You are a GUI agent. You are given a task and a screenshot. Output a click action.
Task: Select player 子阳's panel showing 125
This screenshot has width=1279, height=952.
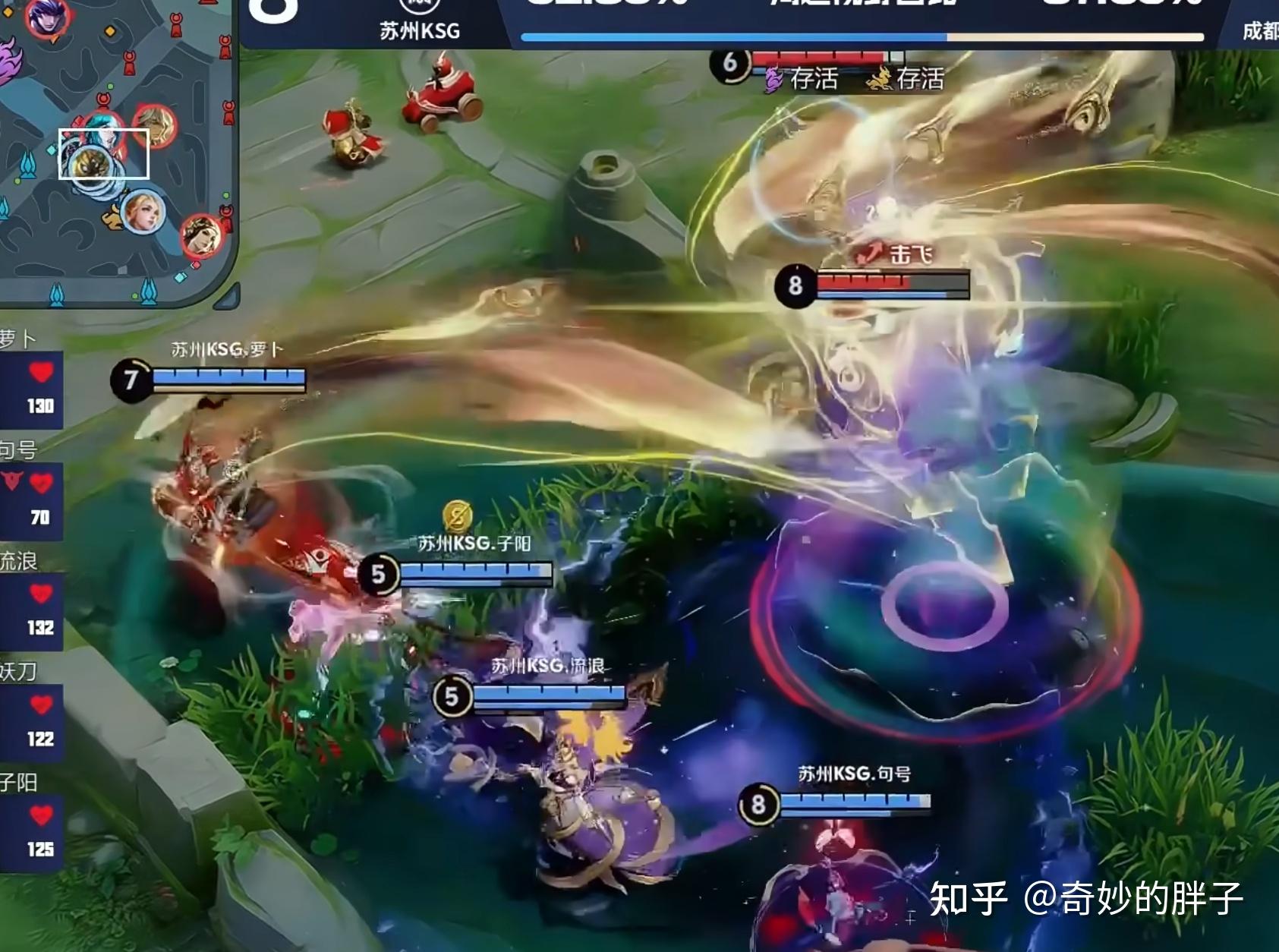31,831
